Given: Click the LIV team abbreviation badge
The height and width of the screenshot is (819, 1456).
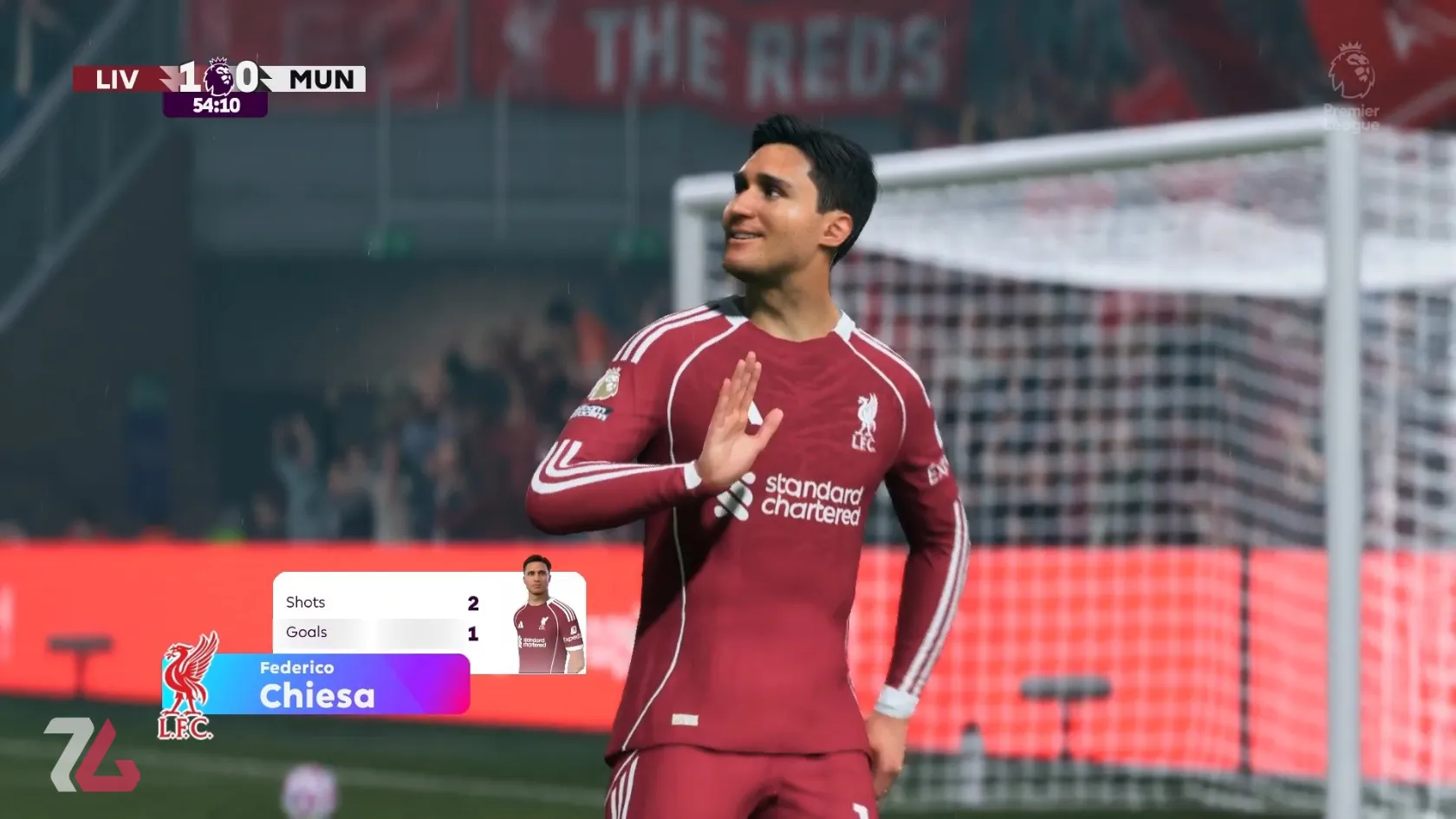Looking at the screenshot, I should (117, 80).
